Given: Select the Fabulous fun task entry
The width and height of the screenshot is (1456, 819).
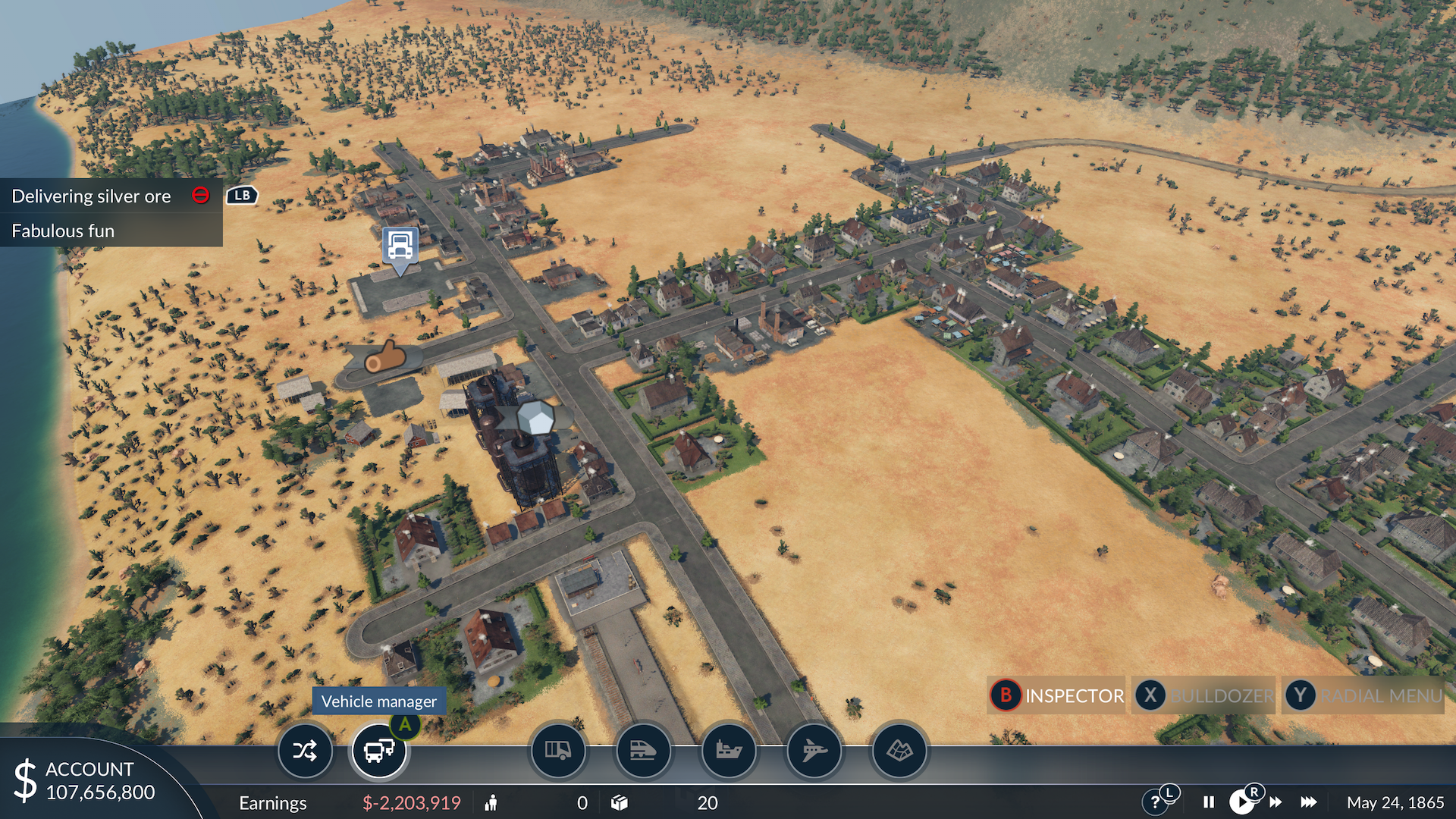Looking at the screenshot, I should pos(64,231).
